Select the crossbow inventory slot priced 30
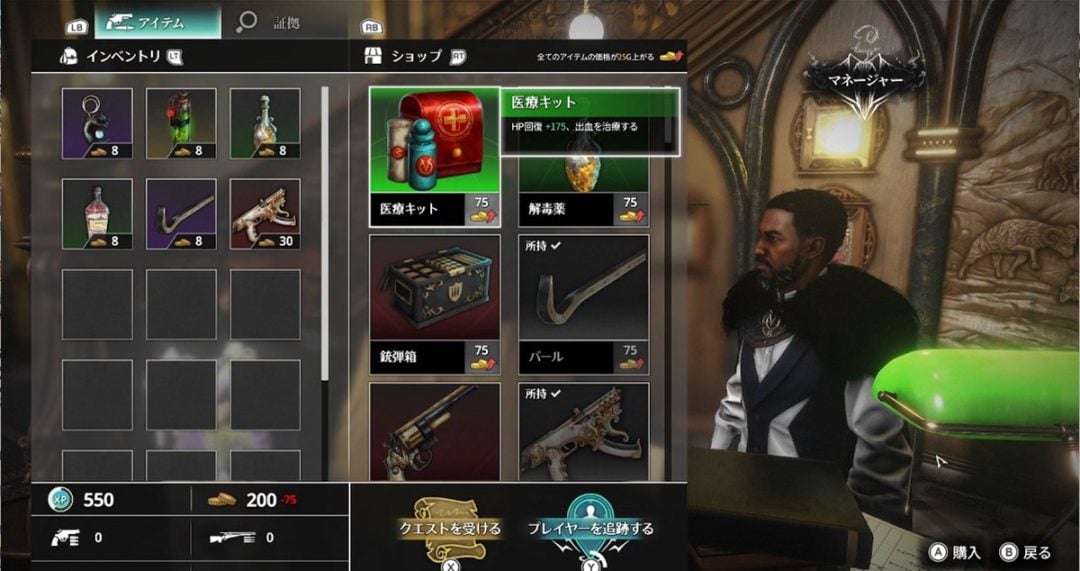The image size is (1080, 571). (265, 214)
